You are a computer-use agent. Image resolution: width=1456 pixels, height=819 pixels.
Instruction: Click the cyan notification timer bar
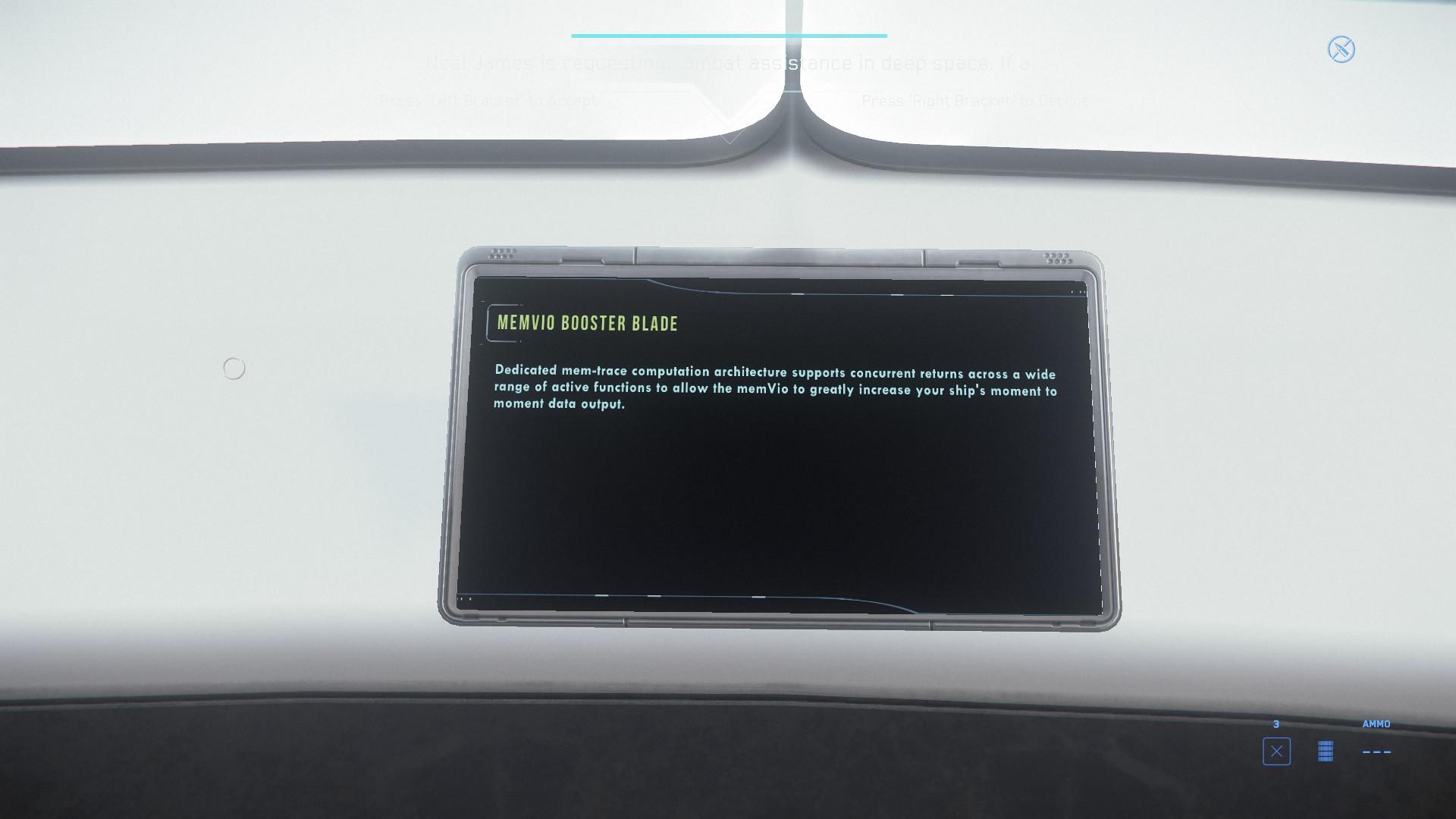(x=728, y=35)
